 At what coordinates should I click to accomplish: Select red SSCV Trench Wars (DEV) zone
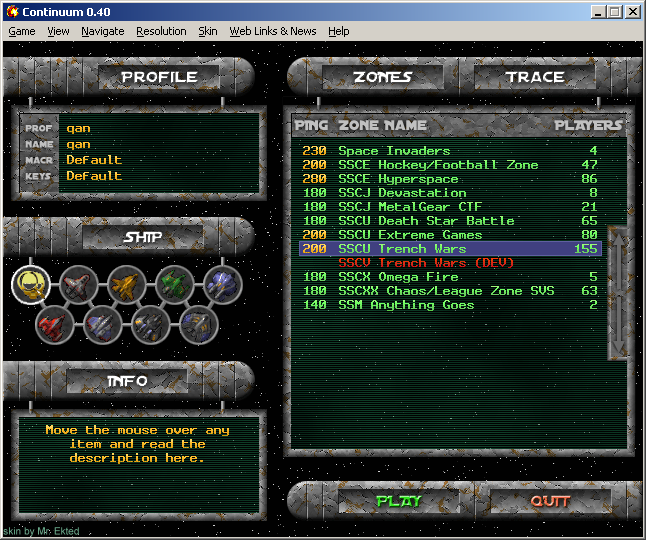[418, 263]
